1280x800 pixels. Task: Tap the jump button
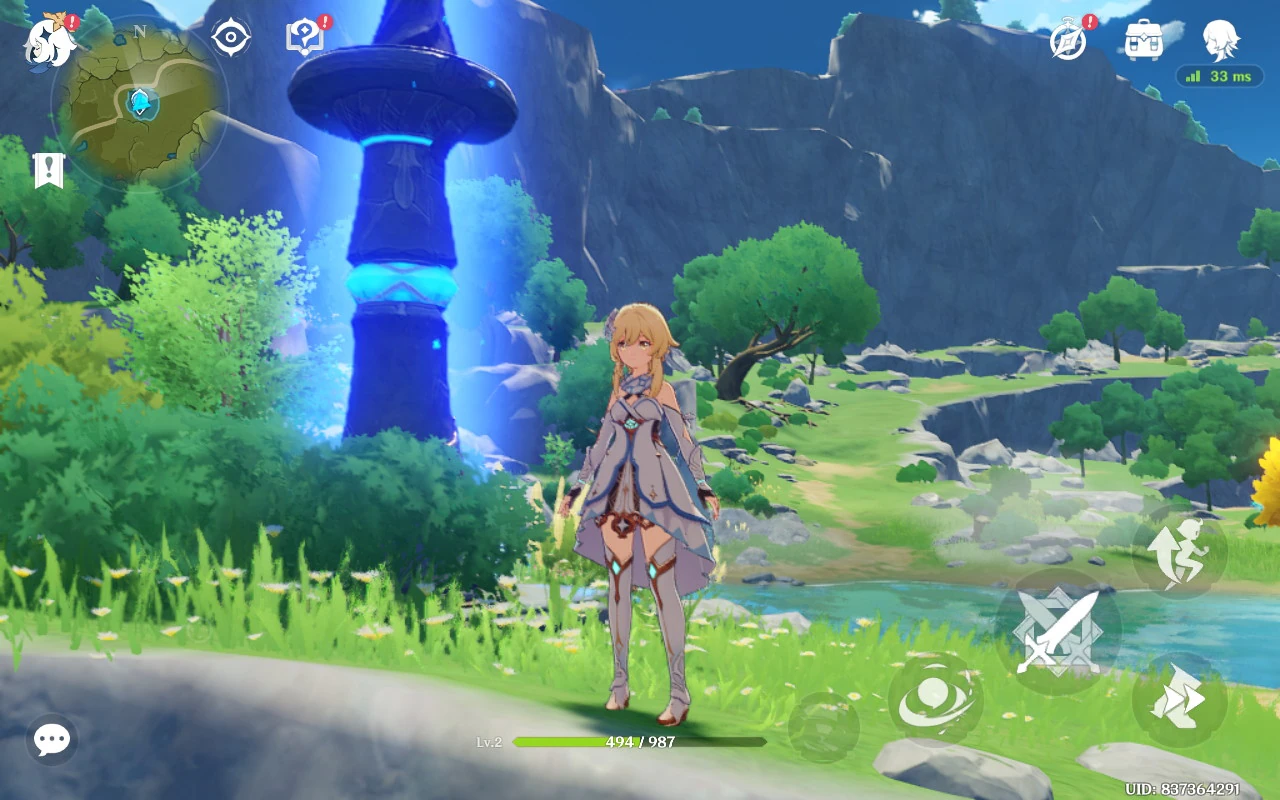click(1180, 551)
